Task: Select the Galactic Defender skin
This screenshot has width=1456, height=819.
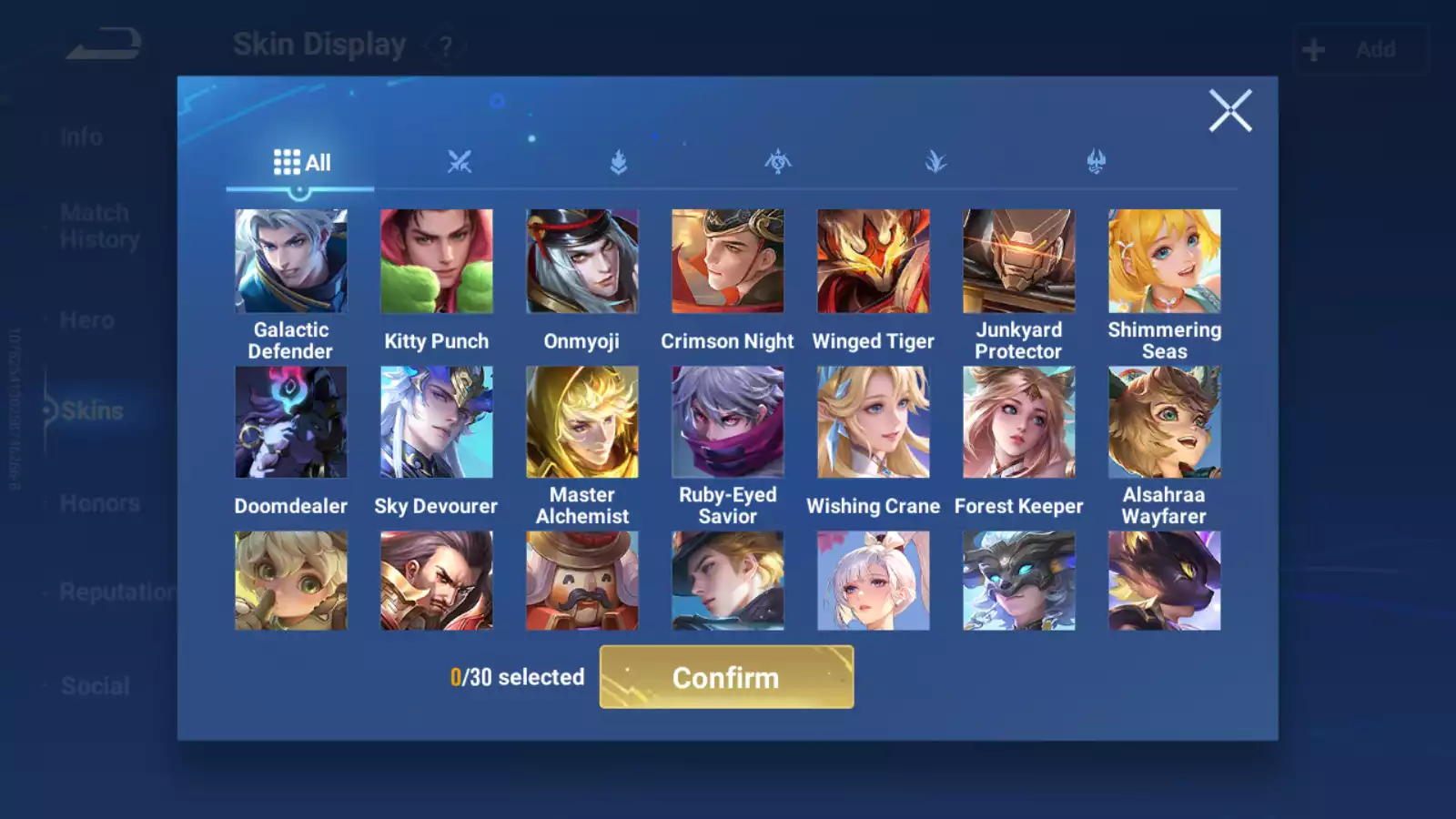Action: click(291, 261)
